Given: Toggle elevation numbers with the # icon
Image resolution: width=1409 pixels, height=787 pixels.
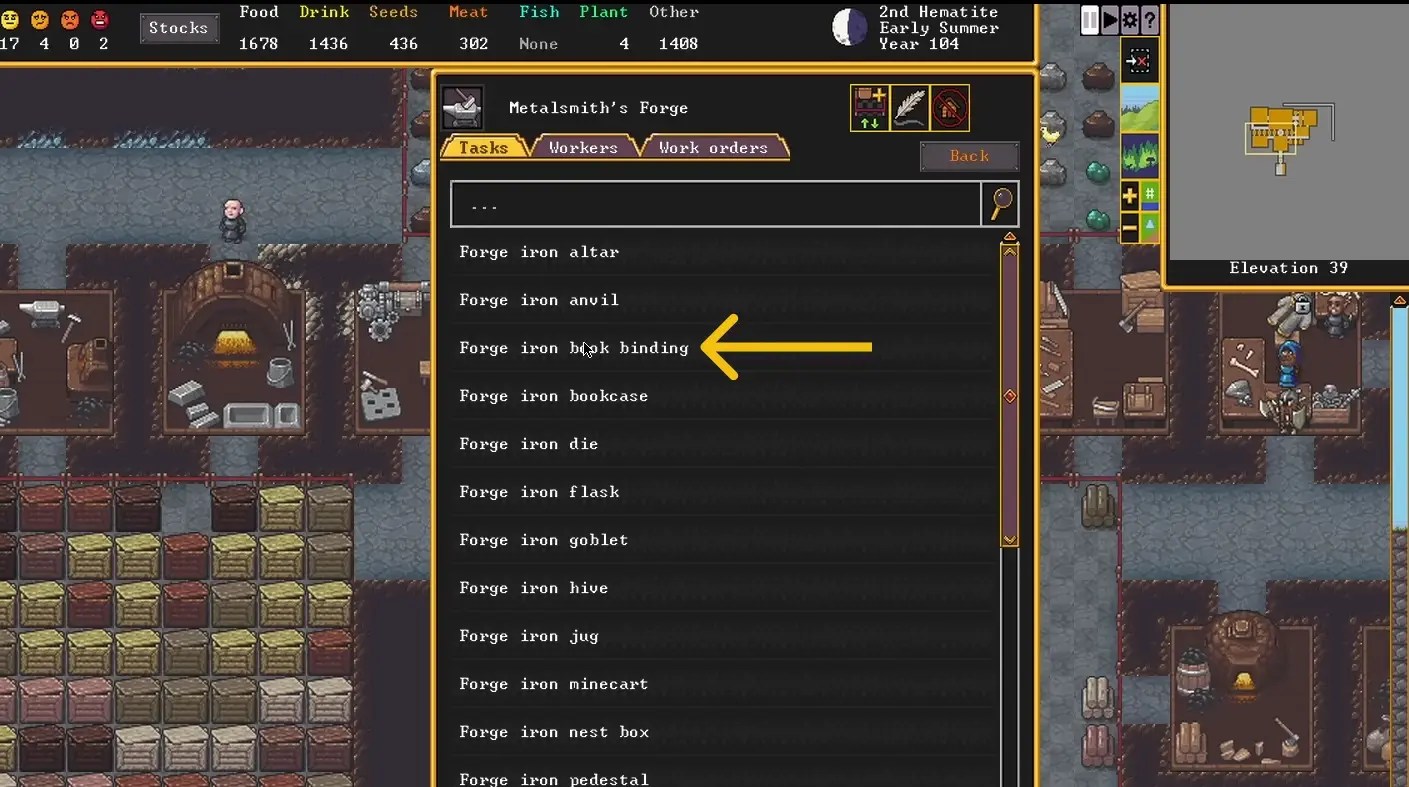Looking at the screenshot, I should 1149,193.
